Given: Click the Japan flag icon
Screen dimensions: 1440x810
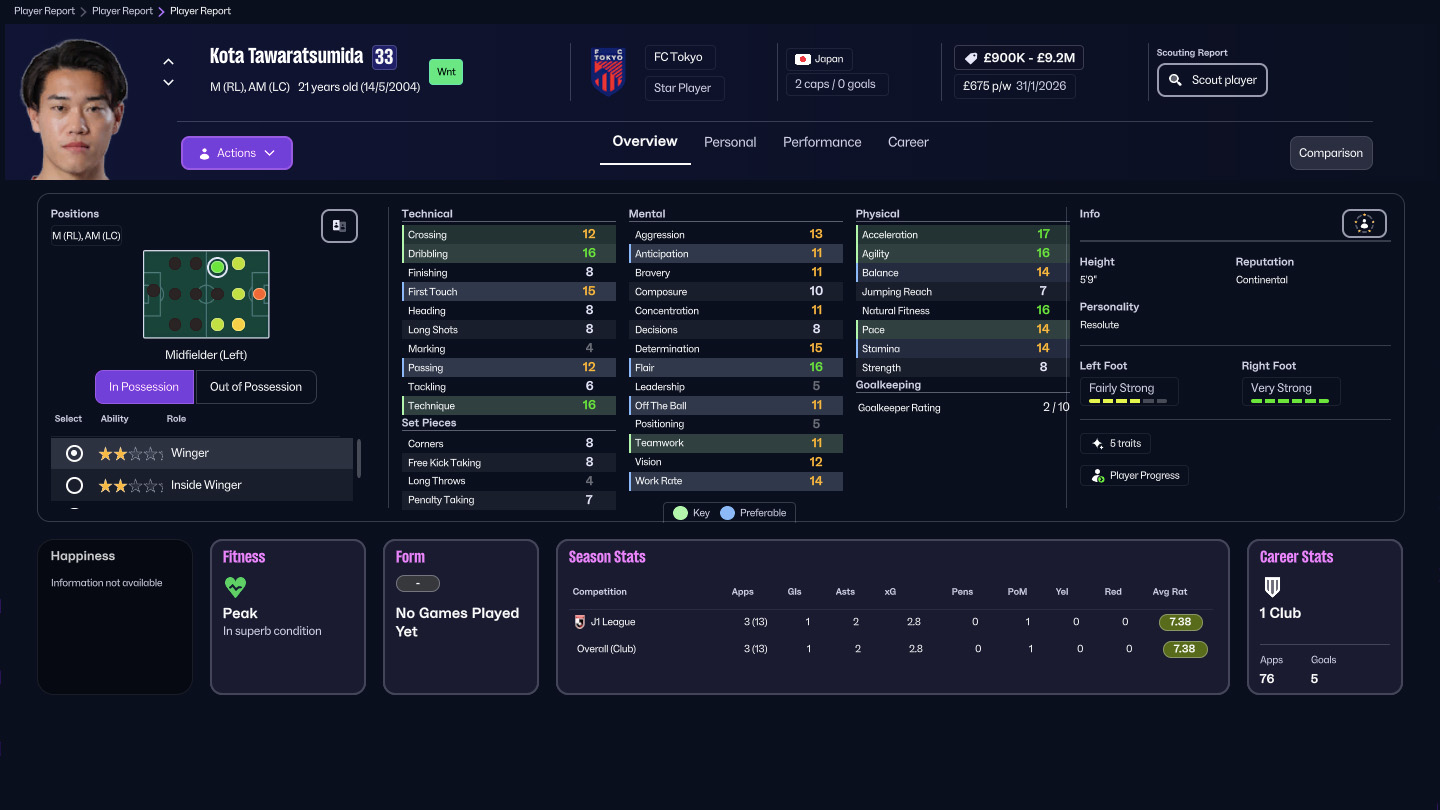Looking at the screenshot, I should (x=800, y=58).
